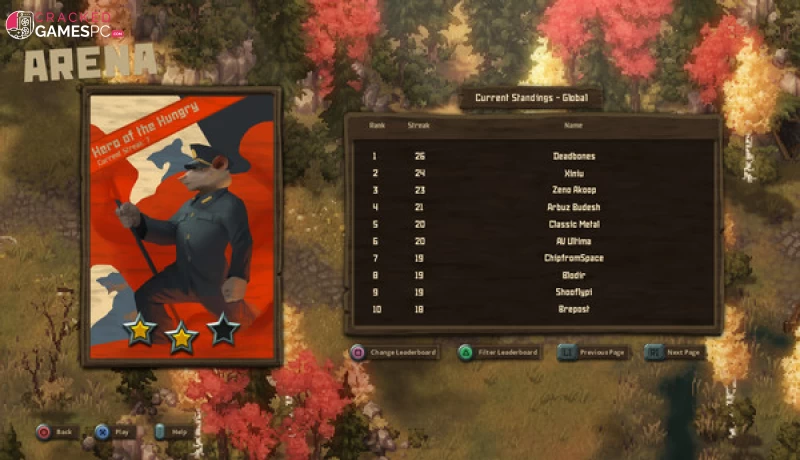Screen dimensions: 800x460
Task: Select the Shooflypi leaderboard row
Action: coord(532,292)
